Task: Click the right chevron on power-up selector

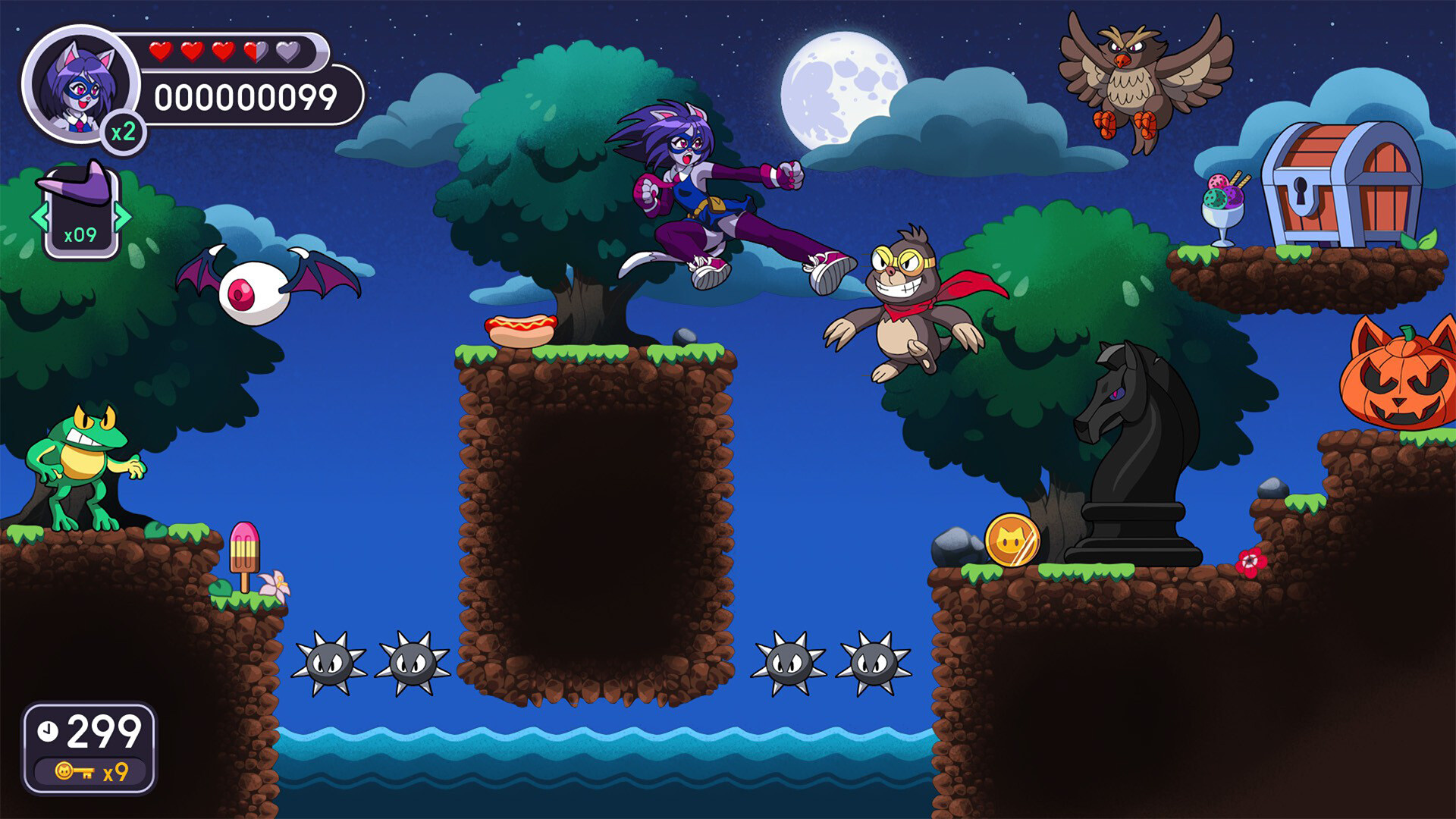Action: pos(123,218)
